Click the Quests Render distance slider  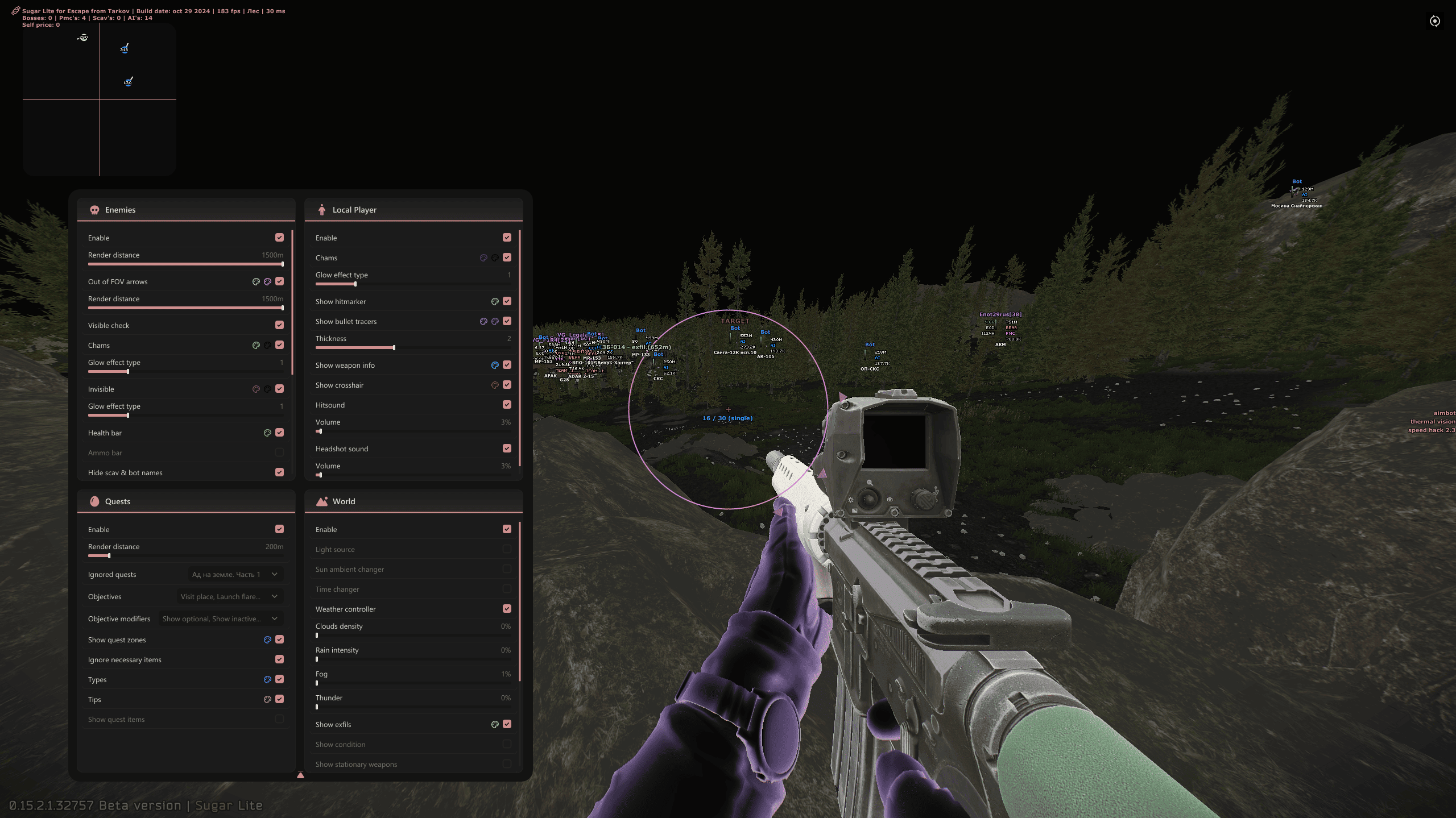click(x=185, y=555)
